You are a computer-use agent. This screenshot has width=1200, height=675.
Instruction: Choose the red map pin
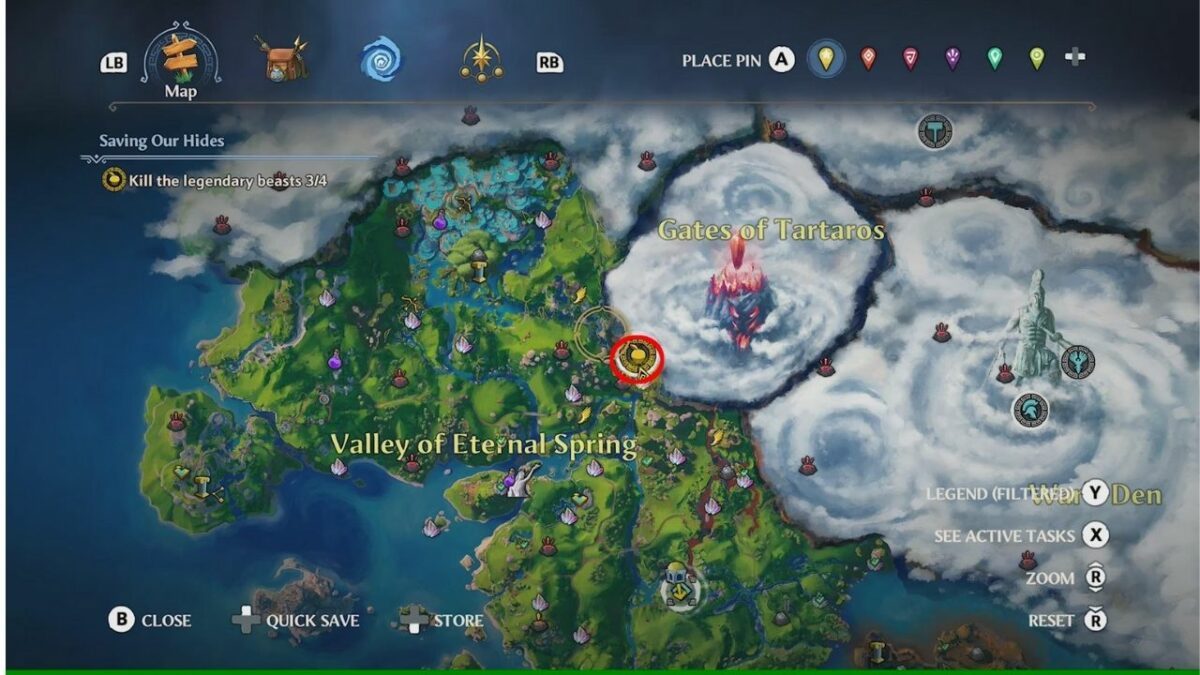coord(868,59)
